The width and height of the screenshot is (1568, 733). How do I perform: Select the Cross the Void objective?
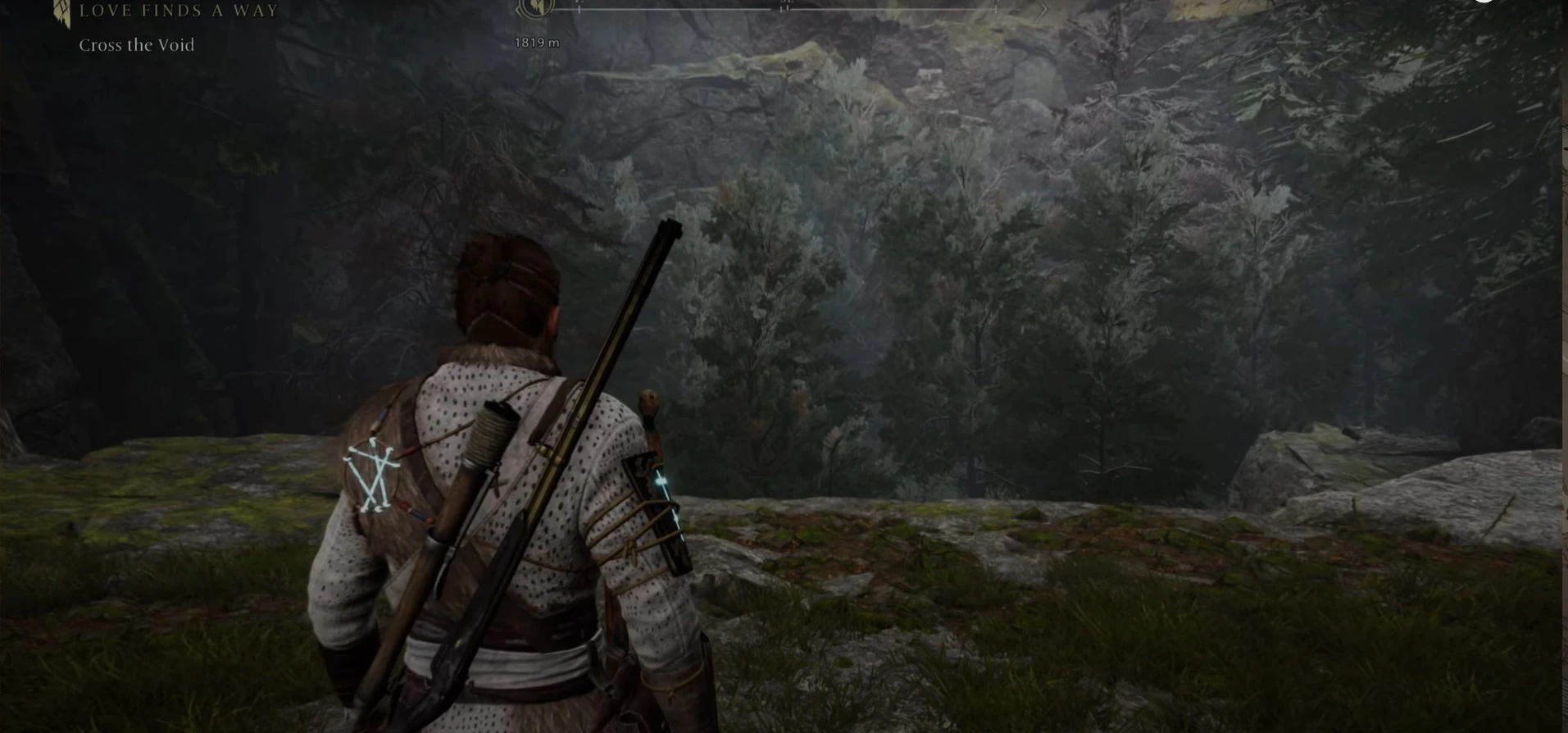(137, 46)
